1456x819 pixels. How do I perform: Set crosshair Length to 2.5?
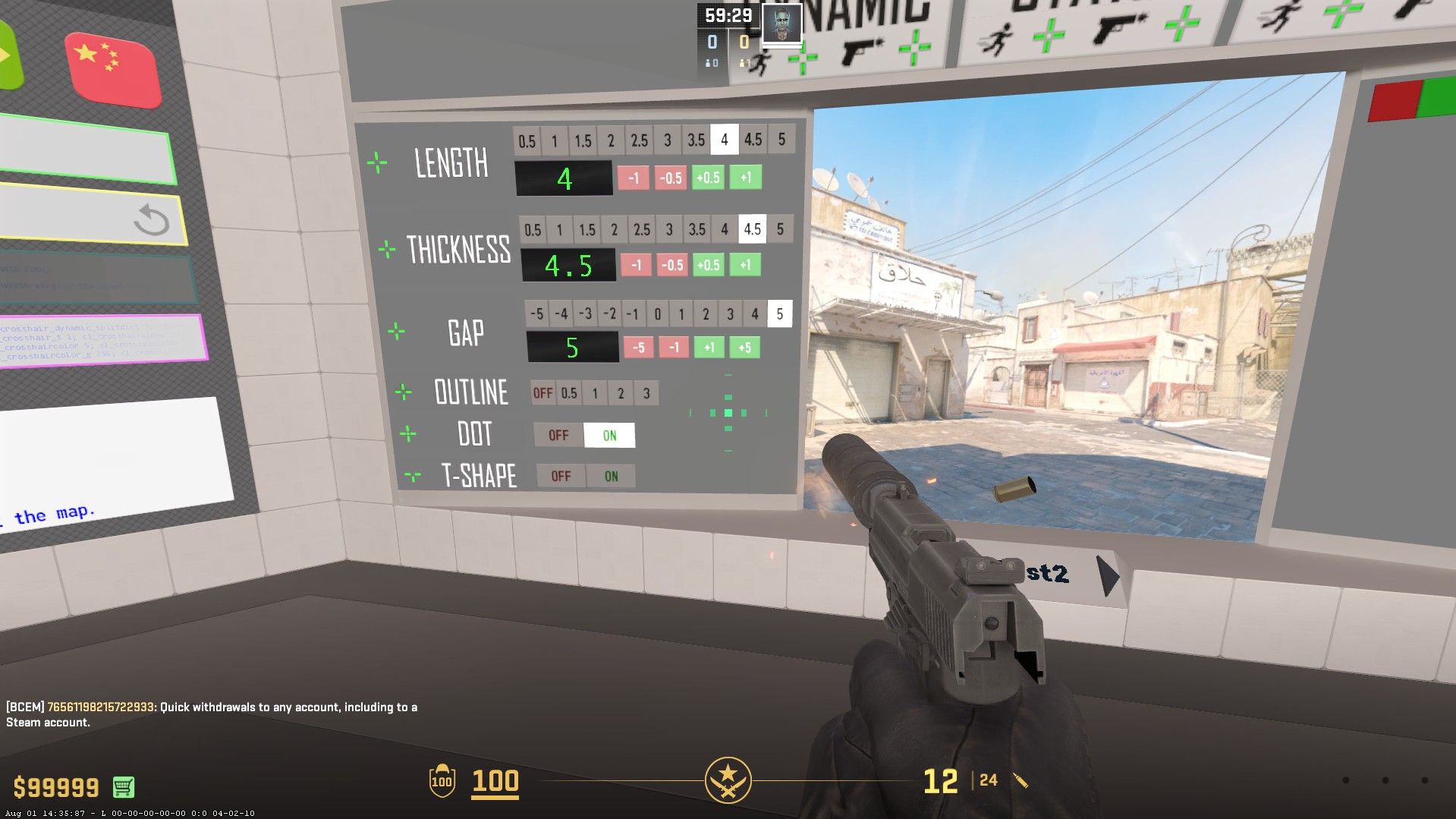639,140
